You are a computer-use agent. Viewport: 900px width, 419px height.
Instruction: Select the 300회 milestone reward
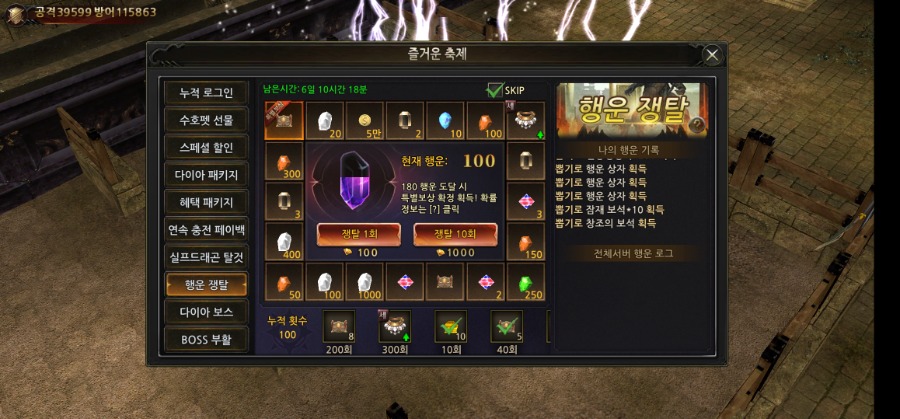coord(393,326)
